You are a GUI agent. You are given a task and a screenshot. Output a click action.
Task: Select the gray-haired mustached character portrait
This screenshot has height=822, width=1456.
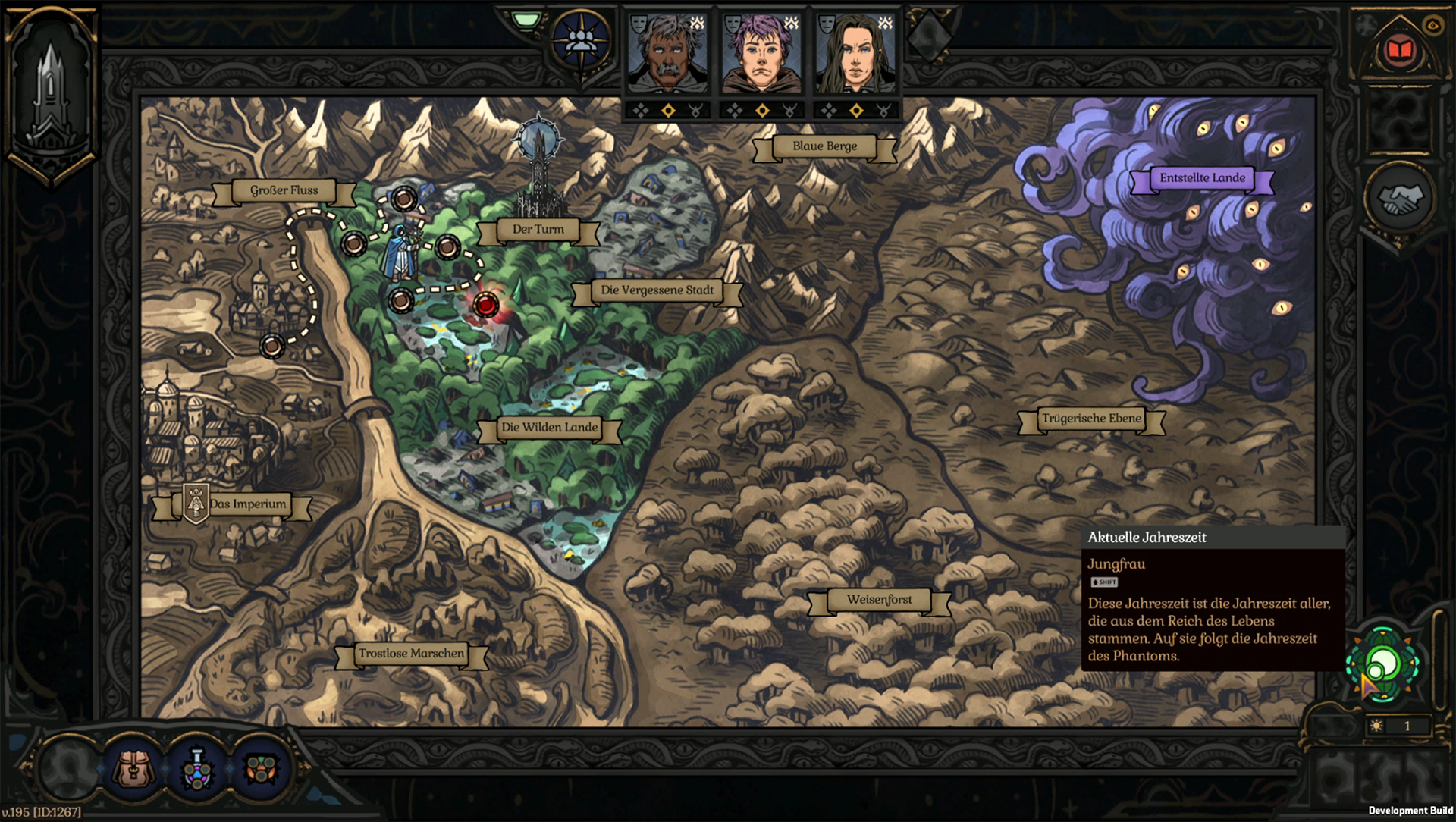click(x=668, y=54)
